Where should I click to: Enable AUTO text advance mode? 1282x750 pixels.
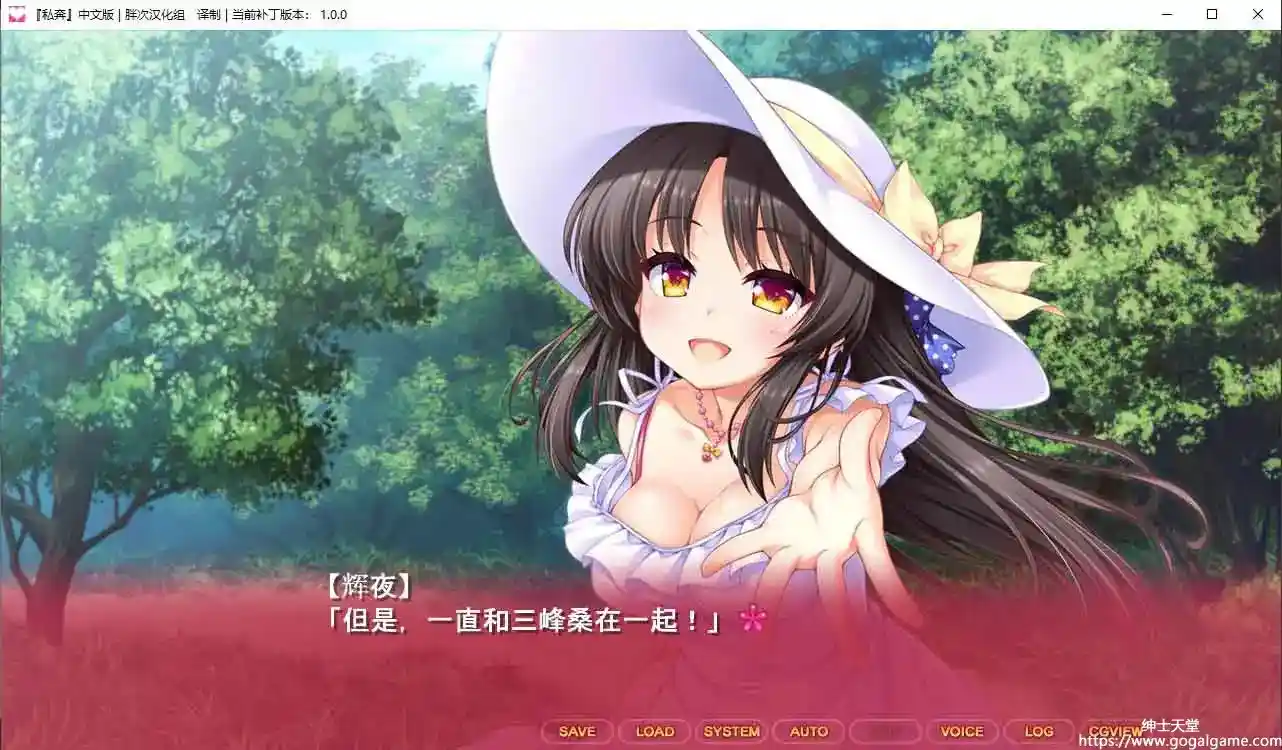[809, 731]
